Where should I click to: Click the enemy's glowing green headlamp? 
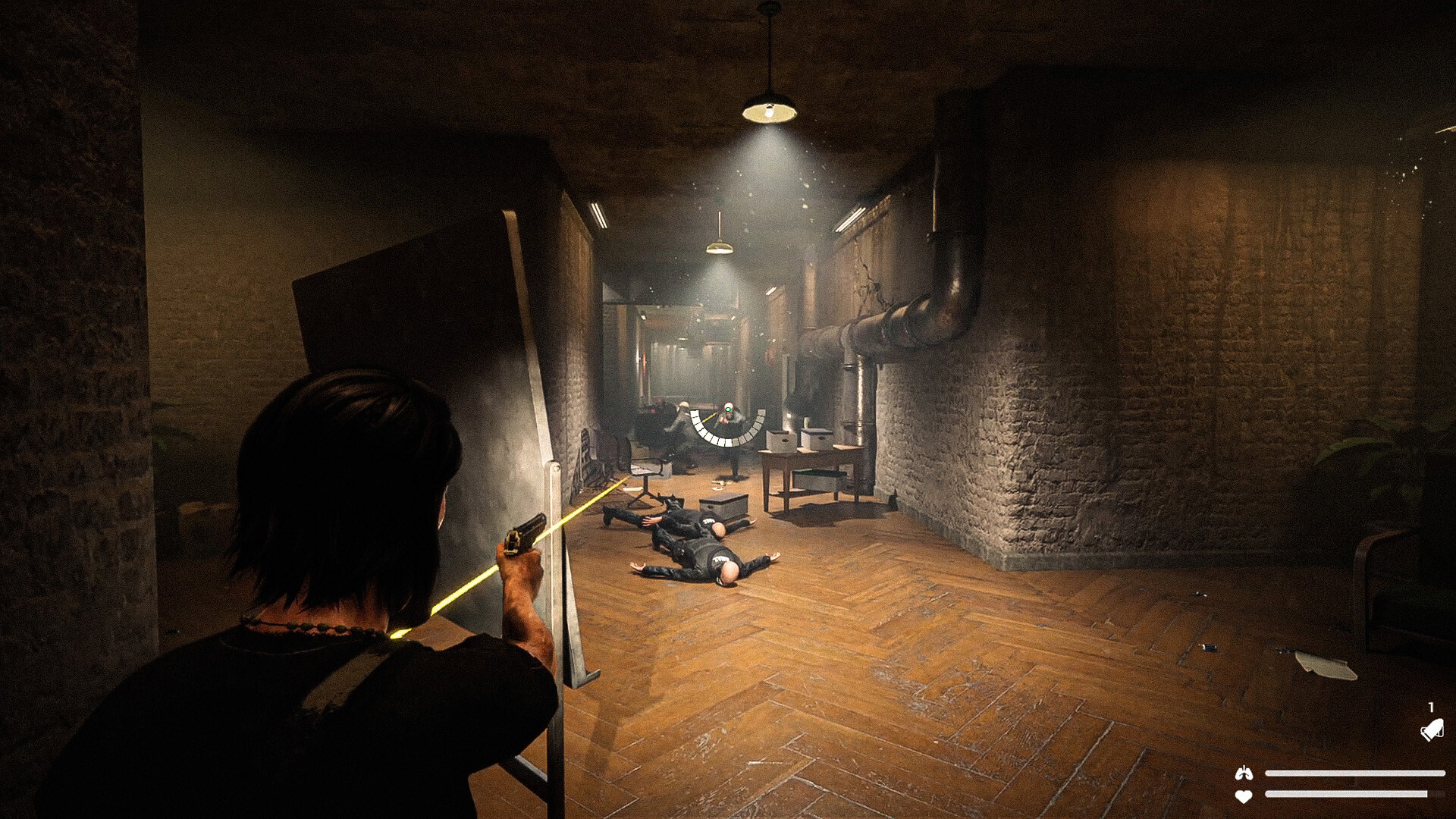[728, 409]
